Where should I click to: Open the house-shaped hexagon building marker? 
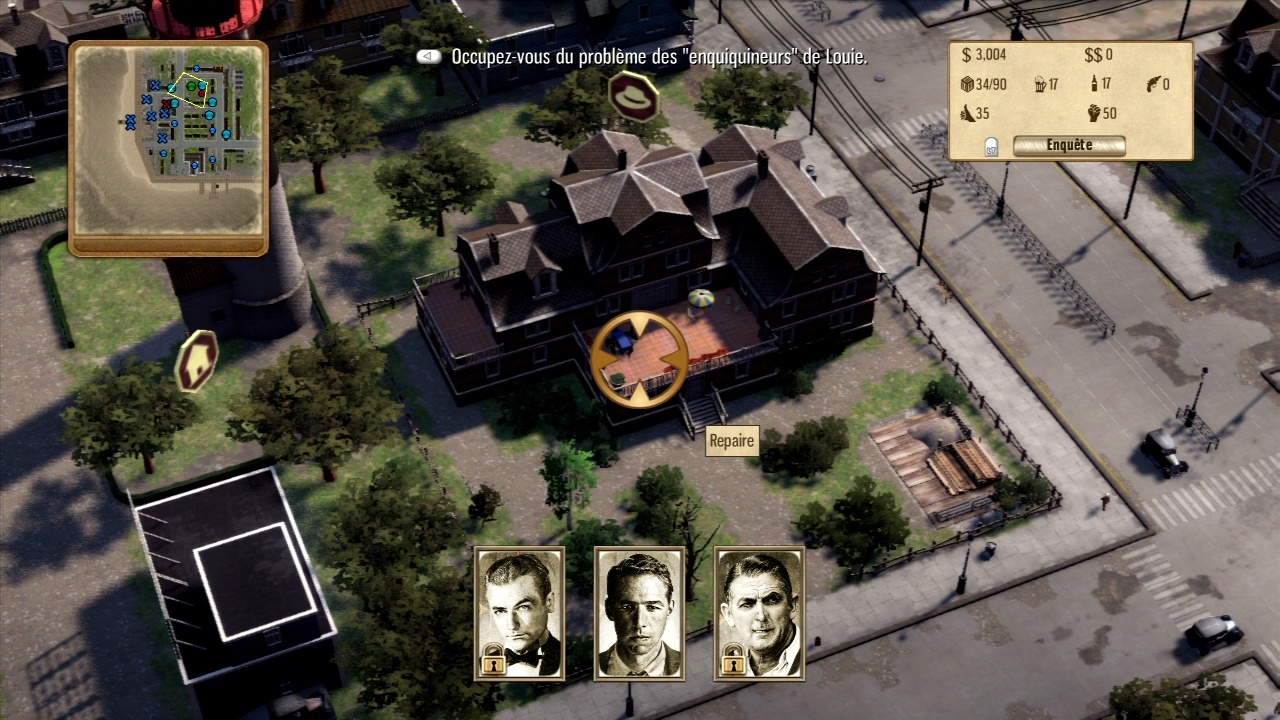pyautogui.click(x=196, y=361)
